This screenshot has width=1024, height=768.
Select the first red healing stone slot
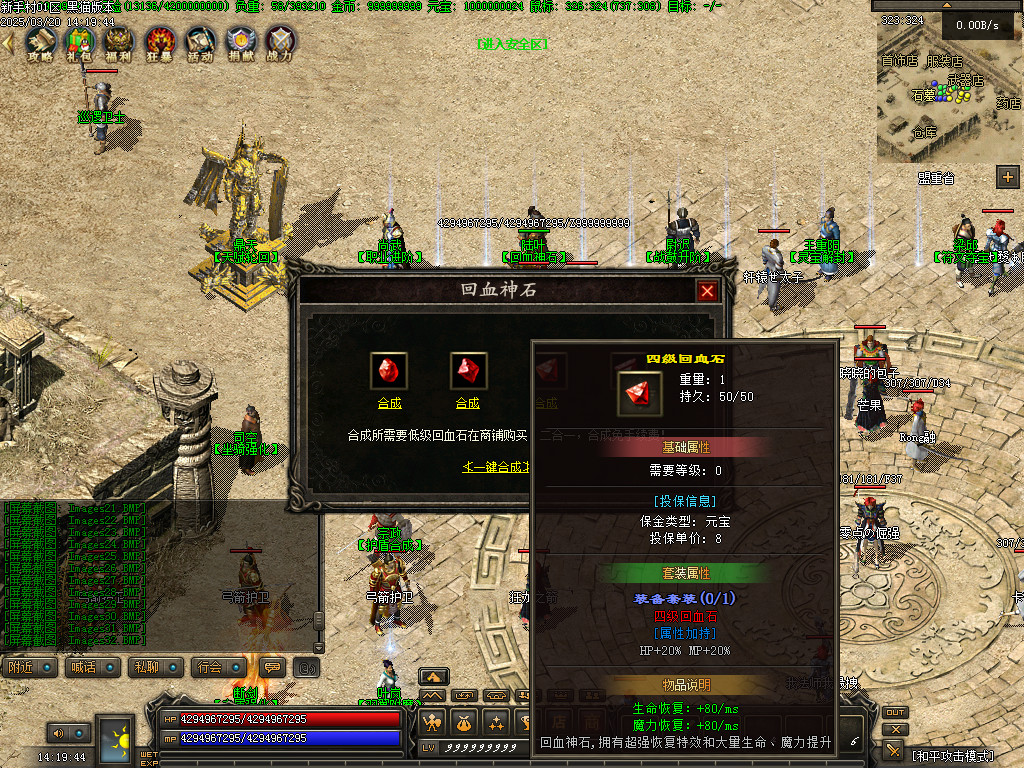pyautogui.click(x=389, y=371)
